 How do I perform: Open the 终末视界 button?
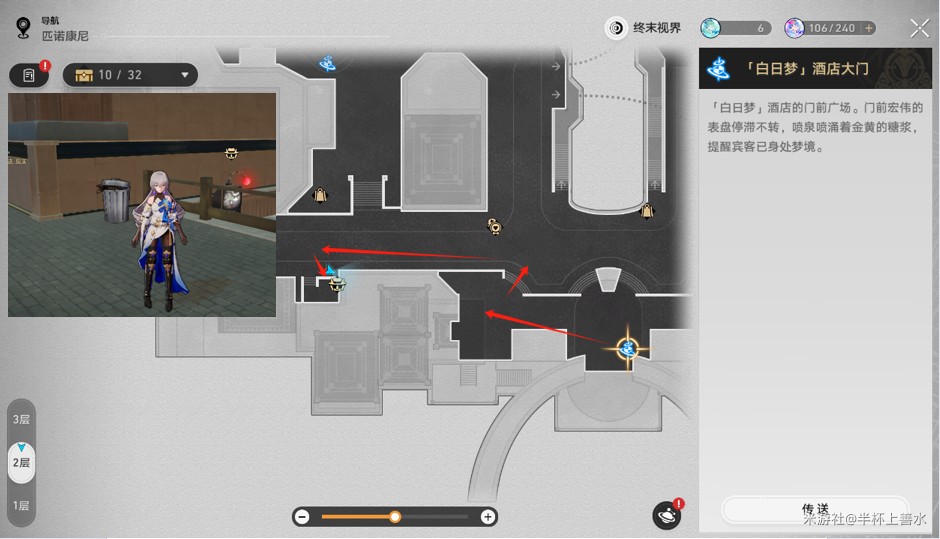click(645, 28)
